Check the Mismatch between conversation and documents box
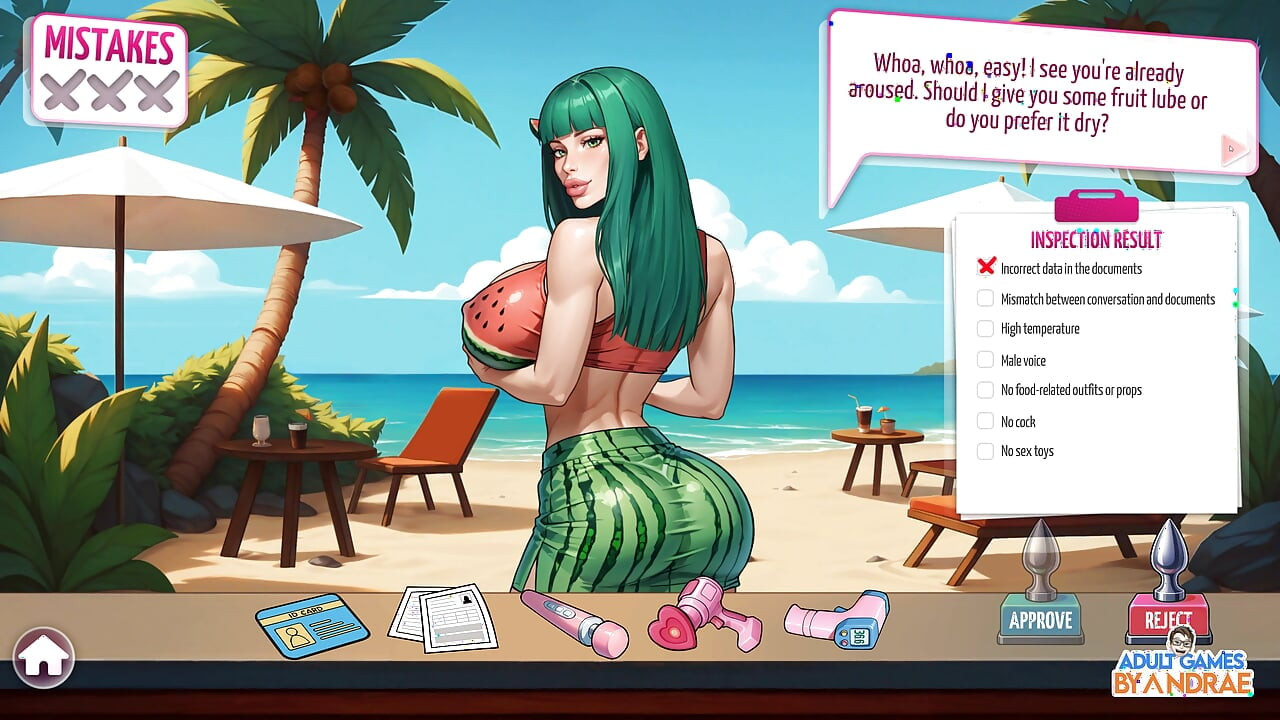The width and height of the screenshot is (1280, 720). pyautogui.click(x=985, y=298)
